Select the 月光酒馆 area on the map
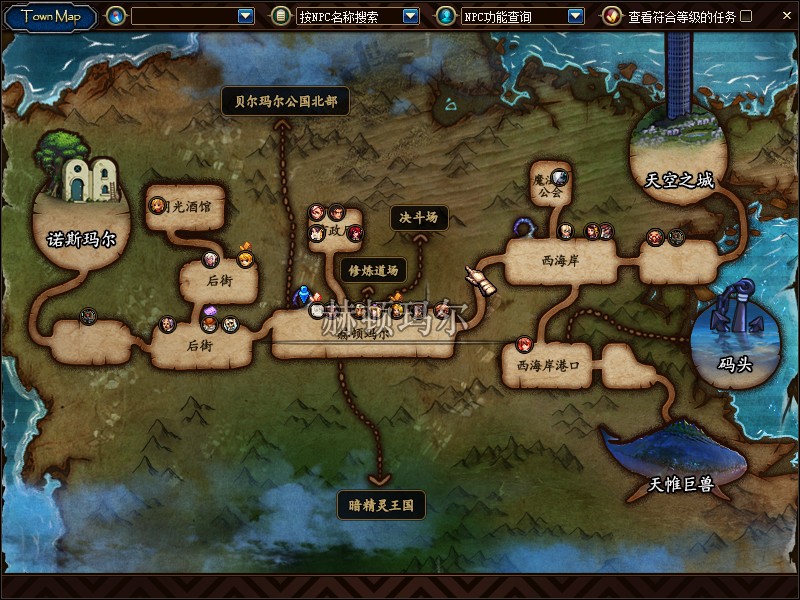 tap(196, 206)
